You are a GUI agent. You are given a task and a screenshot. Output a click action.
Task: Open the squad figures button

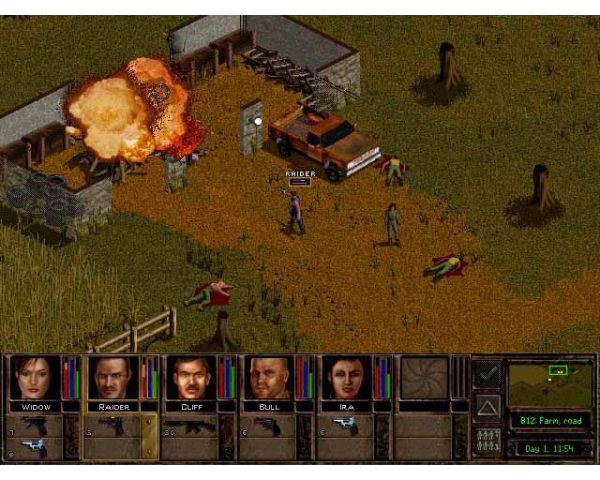coord(487,439)
